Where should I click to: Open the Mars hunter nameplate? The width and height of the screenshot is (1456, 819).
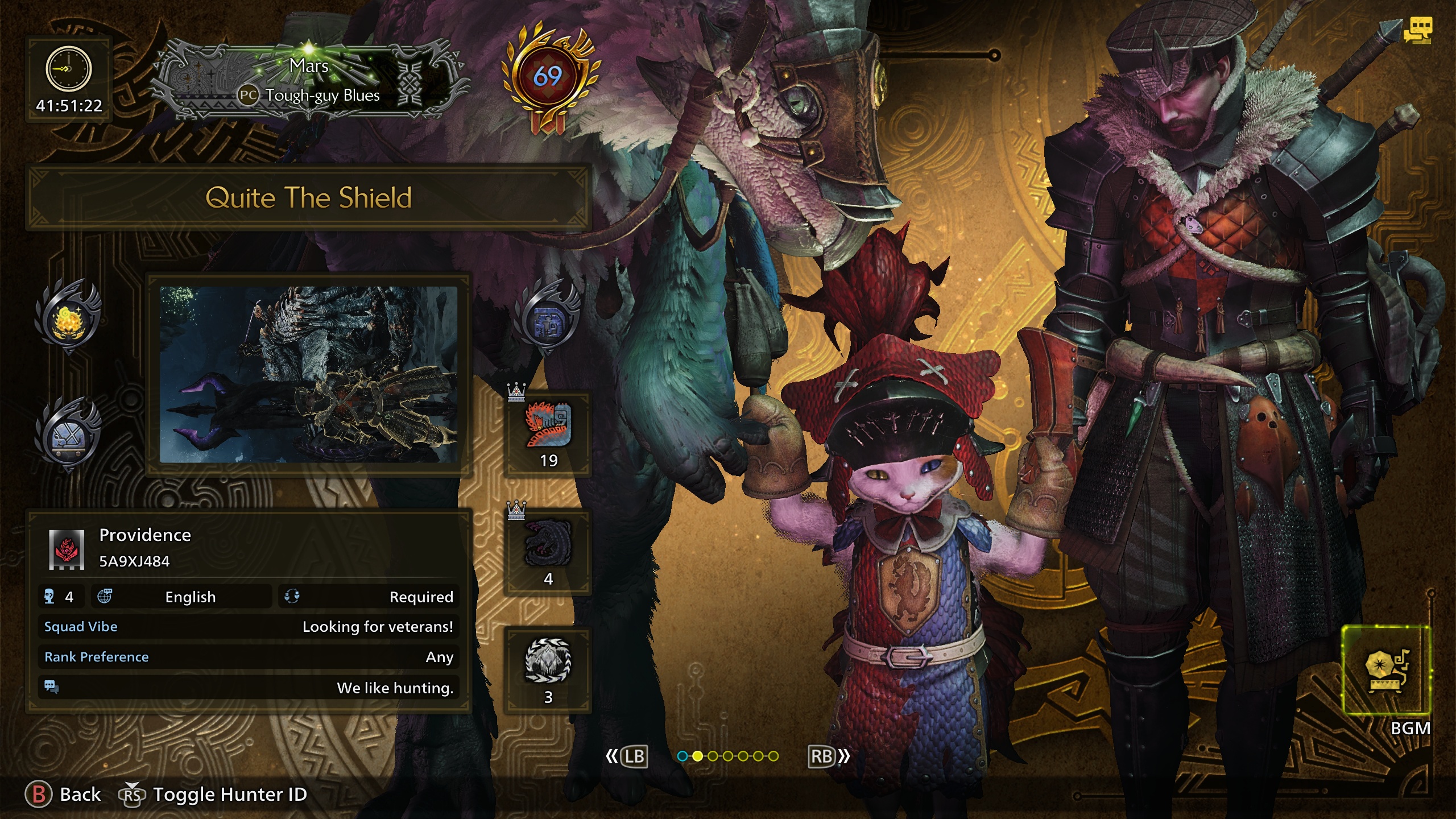tap(309, 81)
